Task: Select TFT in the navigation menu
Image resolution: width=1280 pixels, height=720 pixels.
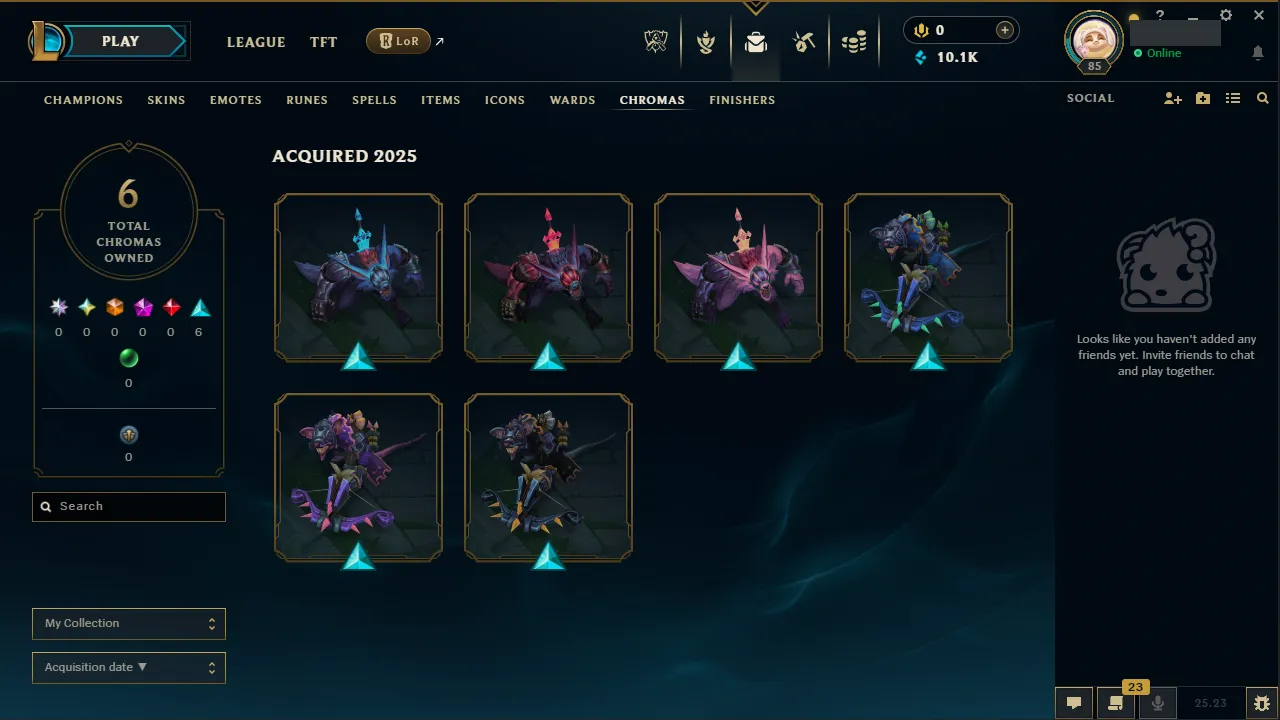Action: [323, 42]
